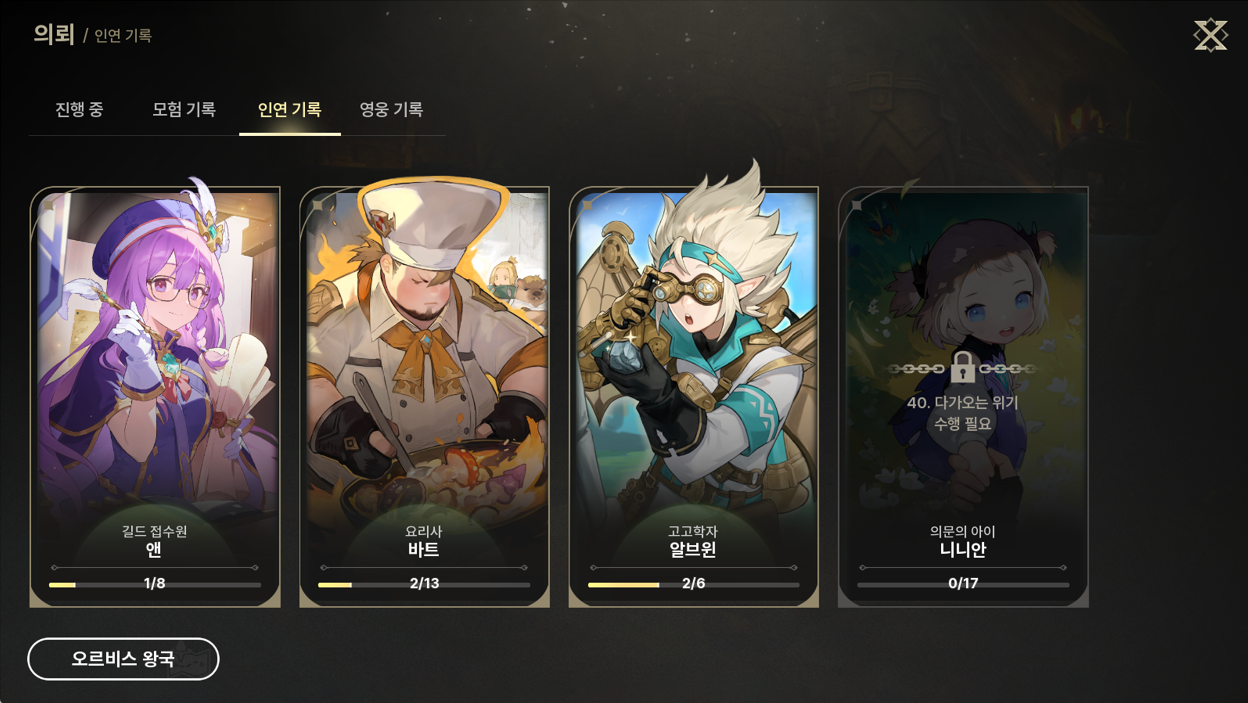The height and width of the screenshot is (703, 1248).
Task: Show the 영웅 기록 tab
Action: 391,110
